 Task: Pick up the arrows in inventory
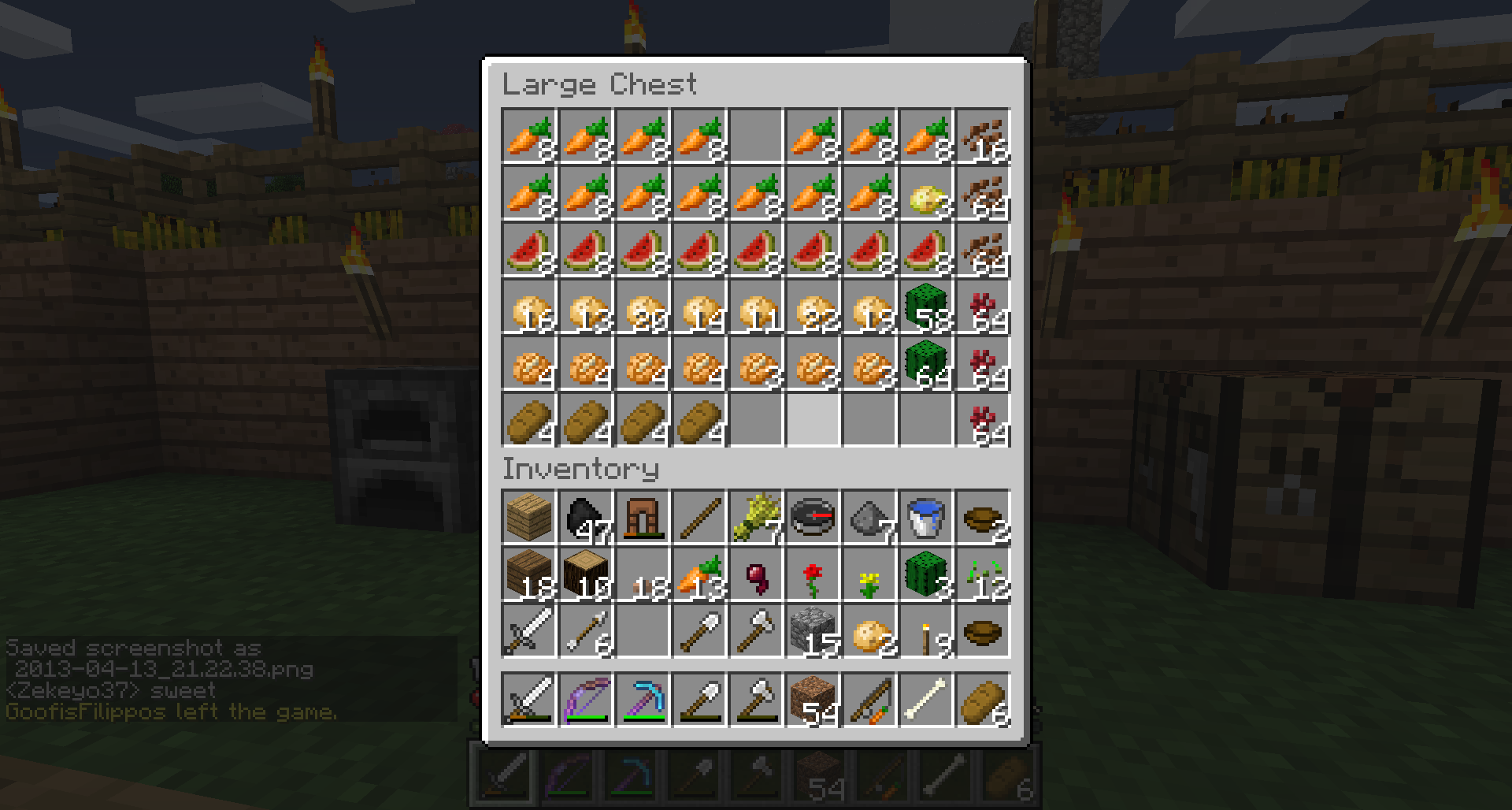tap(586, 632)
